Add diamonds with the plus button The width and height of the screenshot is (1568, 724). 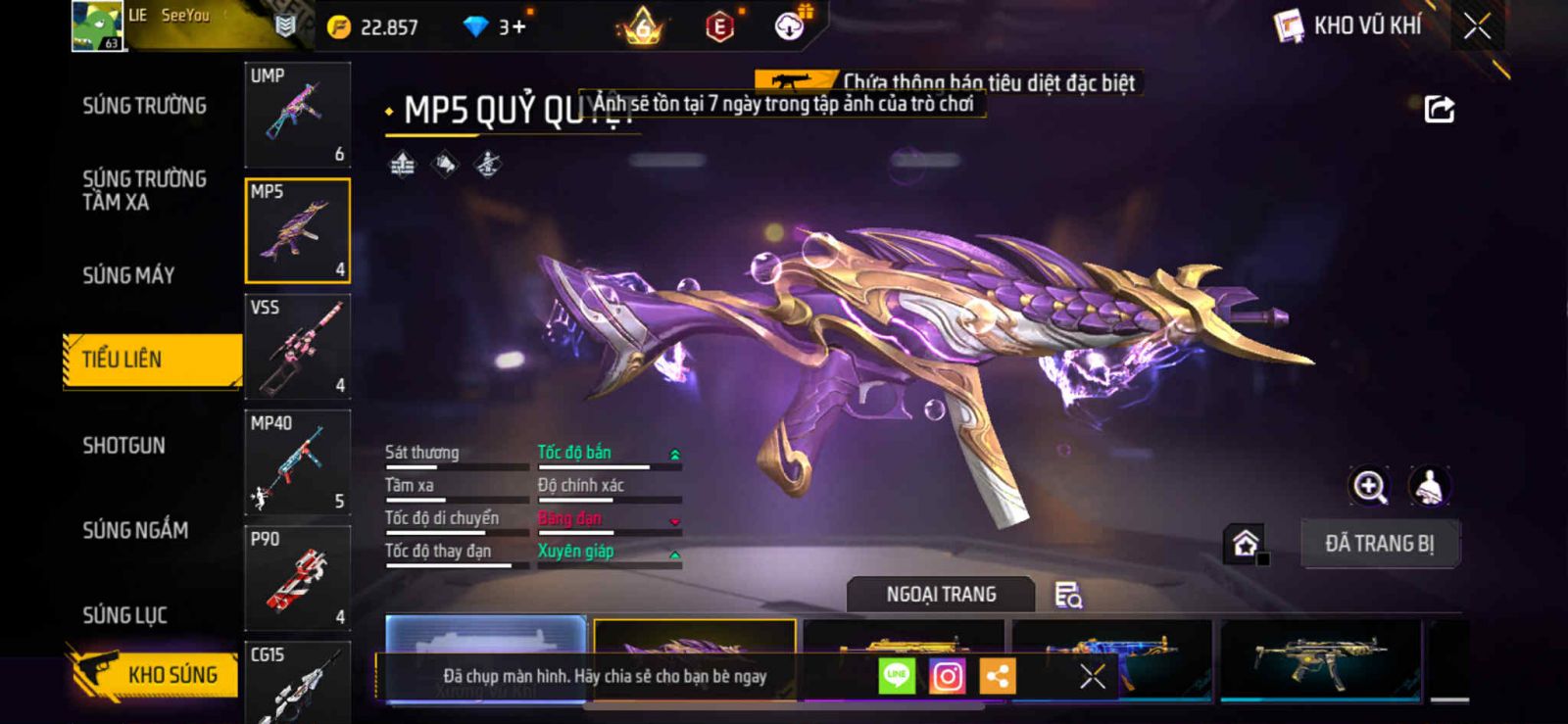(517, 27)
